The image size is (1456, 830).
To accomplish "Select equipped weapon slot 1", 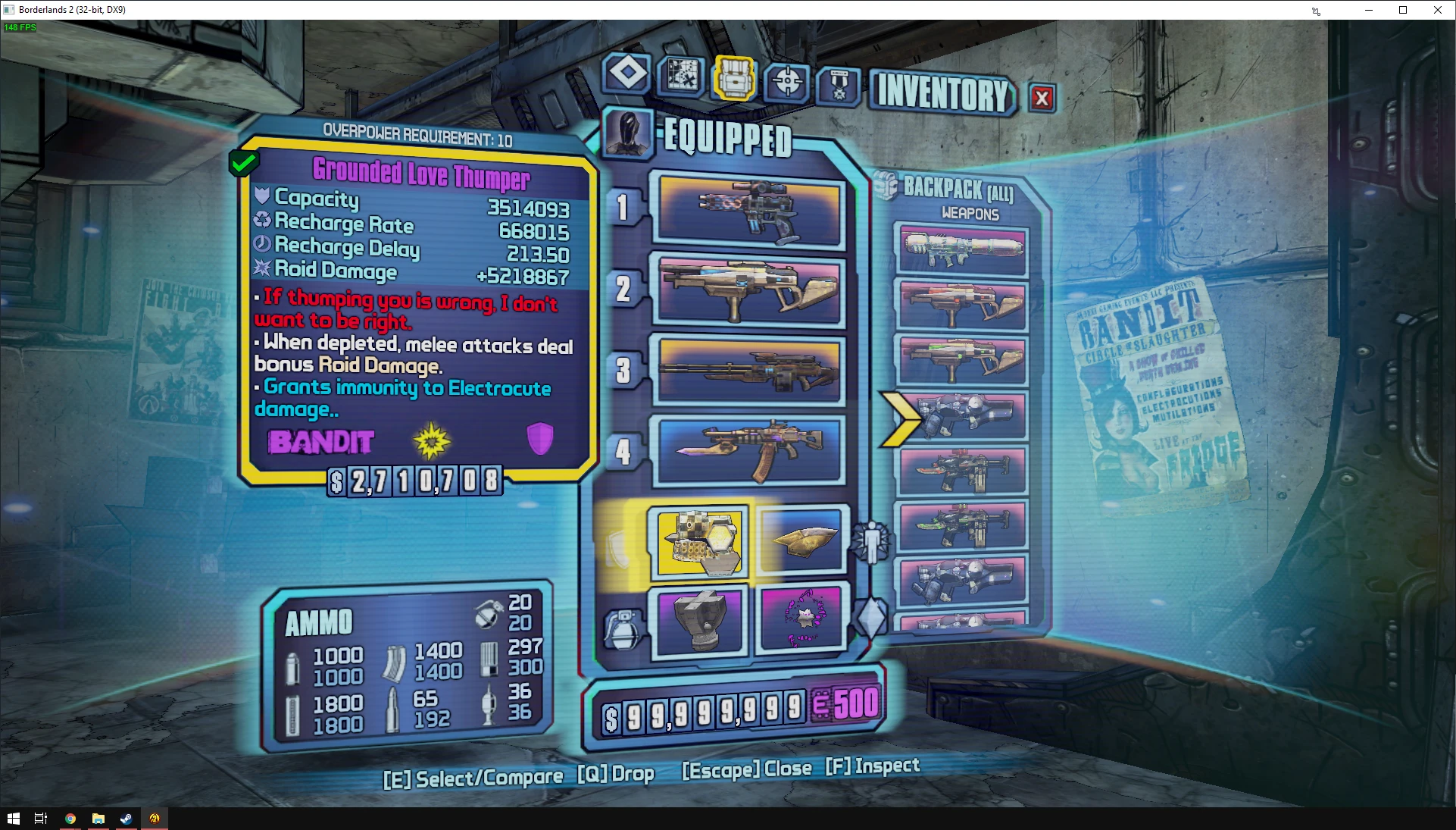I will click(750, 208).
